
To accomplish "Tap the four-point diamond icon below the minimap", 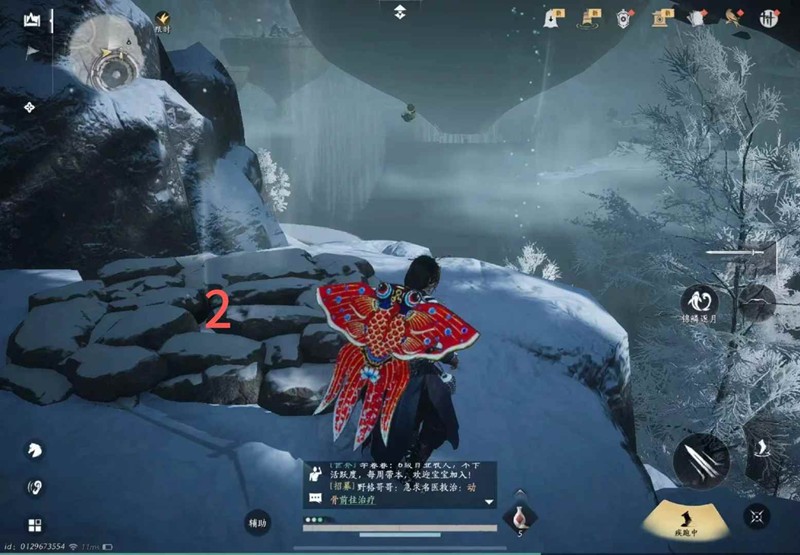I will [29, 107].
